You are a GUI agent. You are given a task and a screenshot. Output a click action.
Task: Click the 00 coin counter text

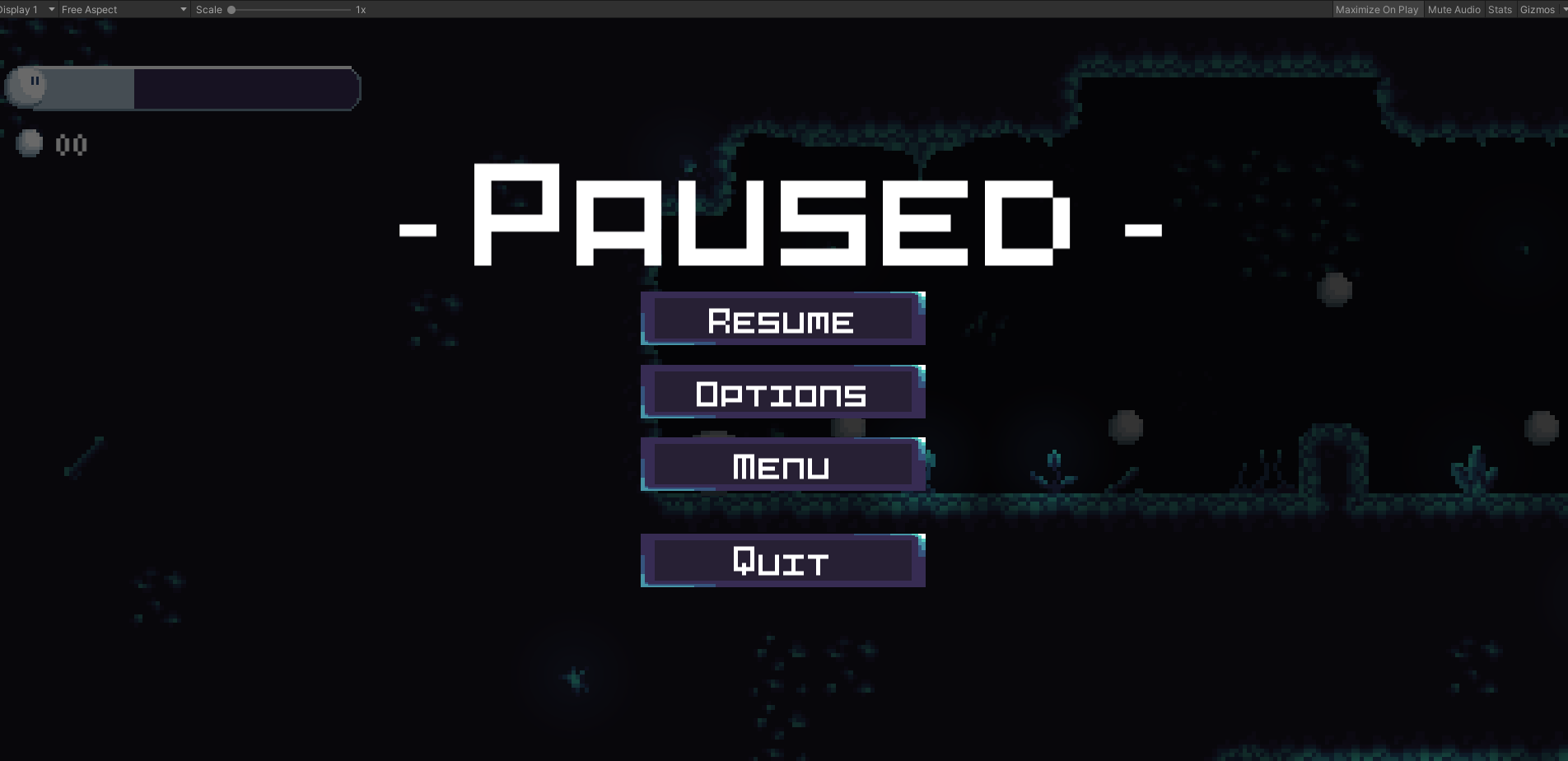(x=71, y=144)
